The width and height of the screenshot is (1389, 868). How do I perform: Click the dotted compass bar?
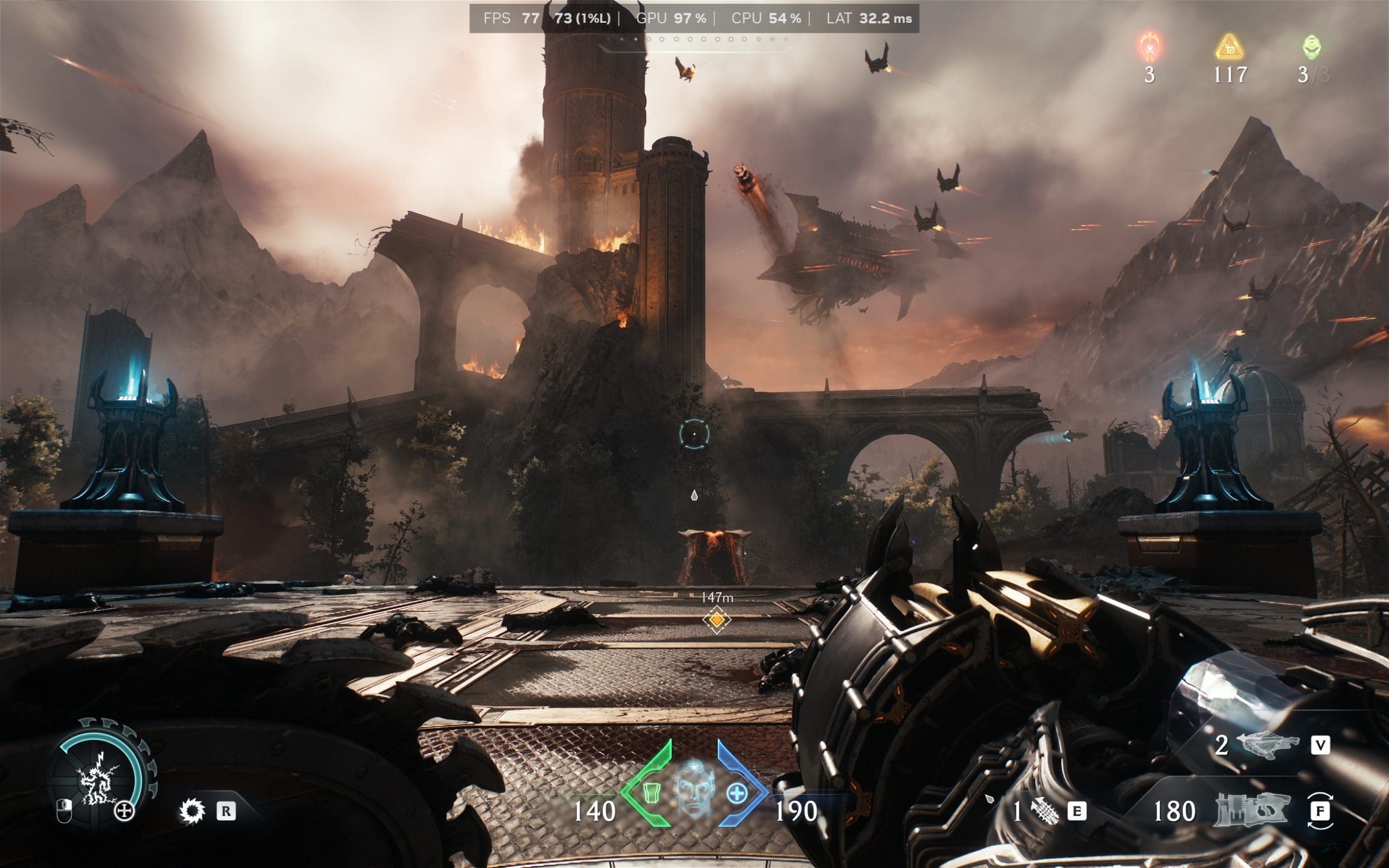point(695,40)
